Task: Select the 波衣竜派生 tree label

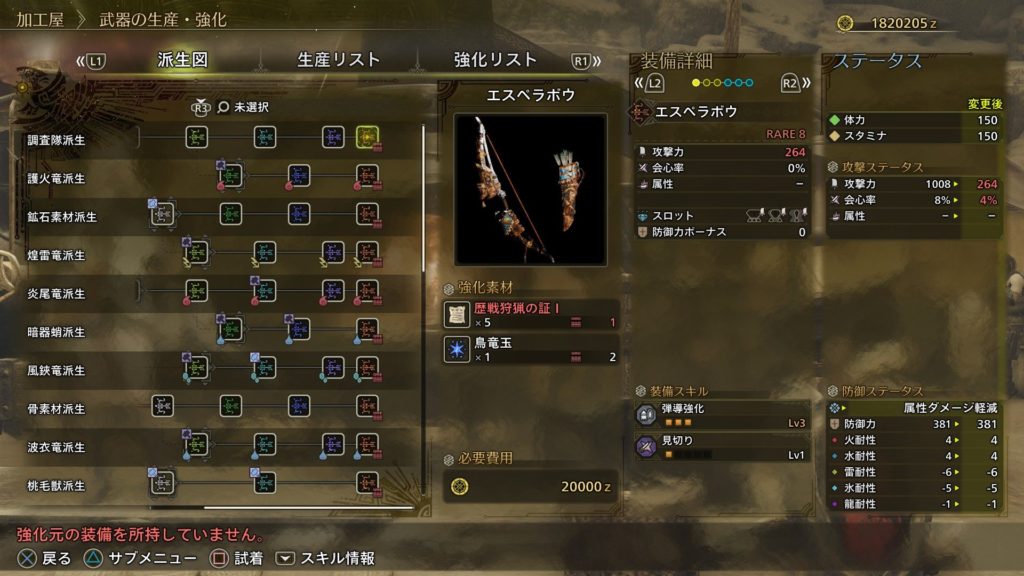Action: pyautogui.click(x=57, y=447)
